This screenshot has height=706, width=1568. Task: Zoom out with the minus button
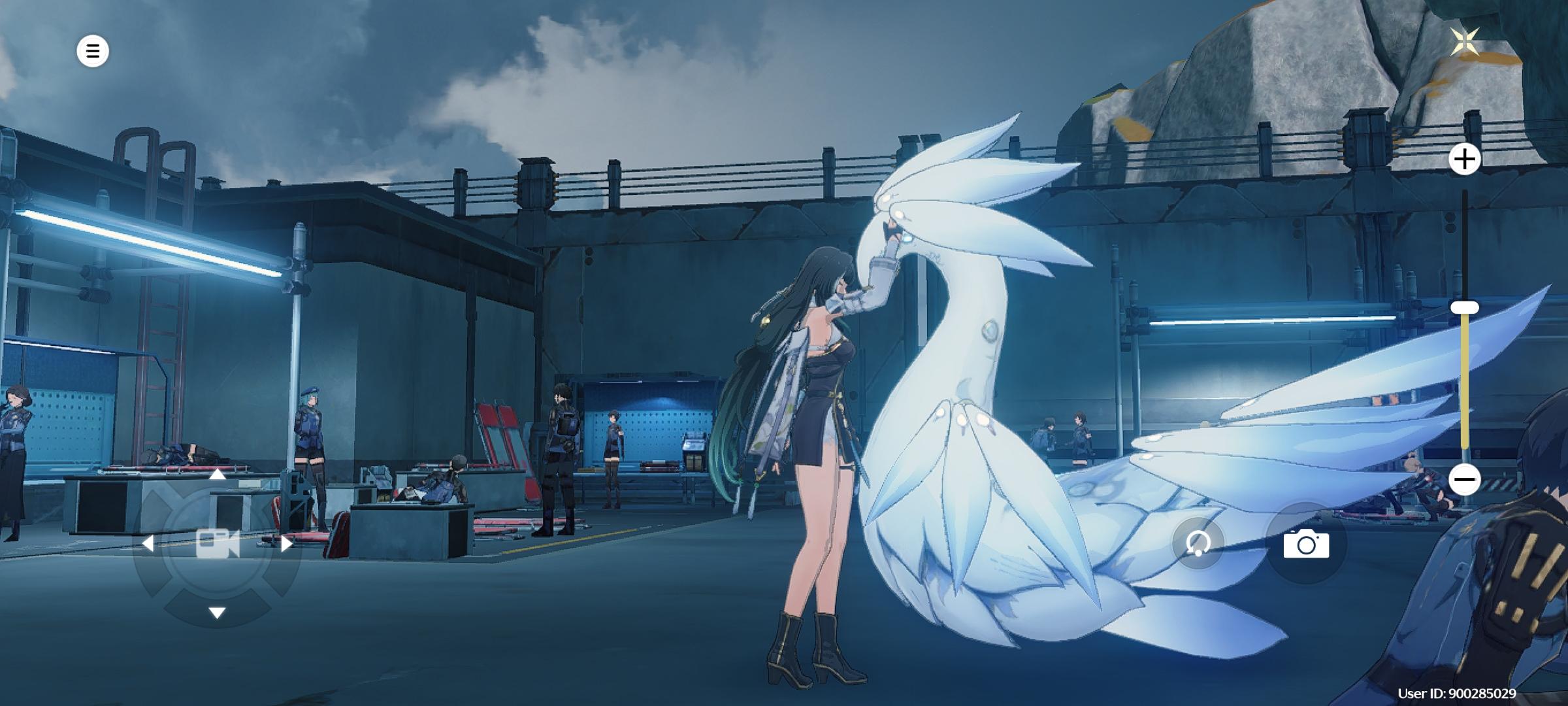[1464, 479]
